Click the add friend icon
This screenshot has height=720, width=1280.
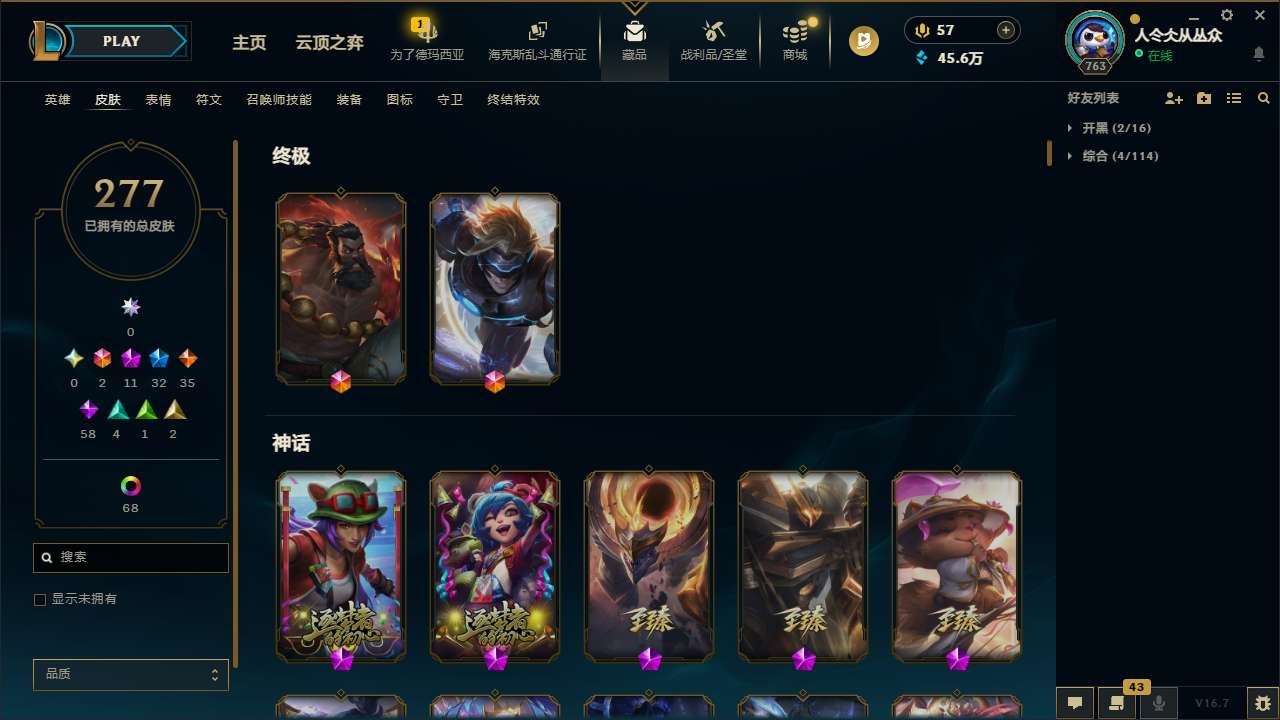(1174, 98)
